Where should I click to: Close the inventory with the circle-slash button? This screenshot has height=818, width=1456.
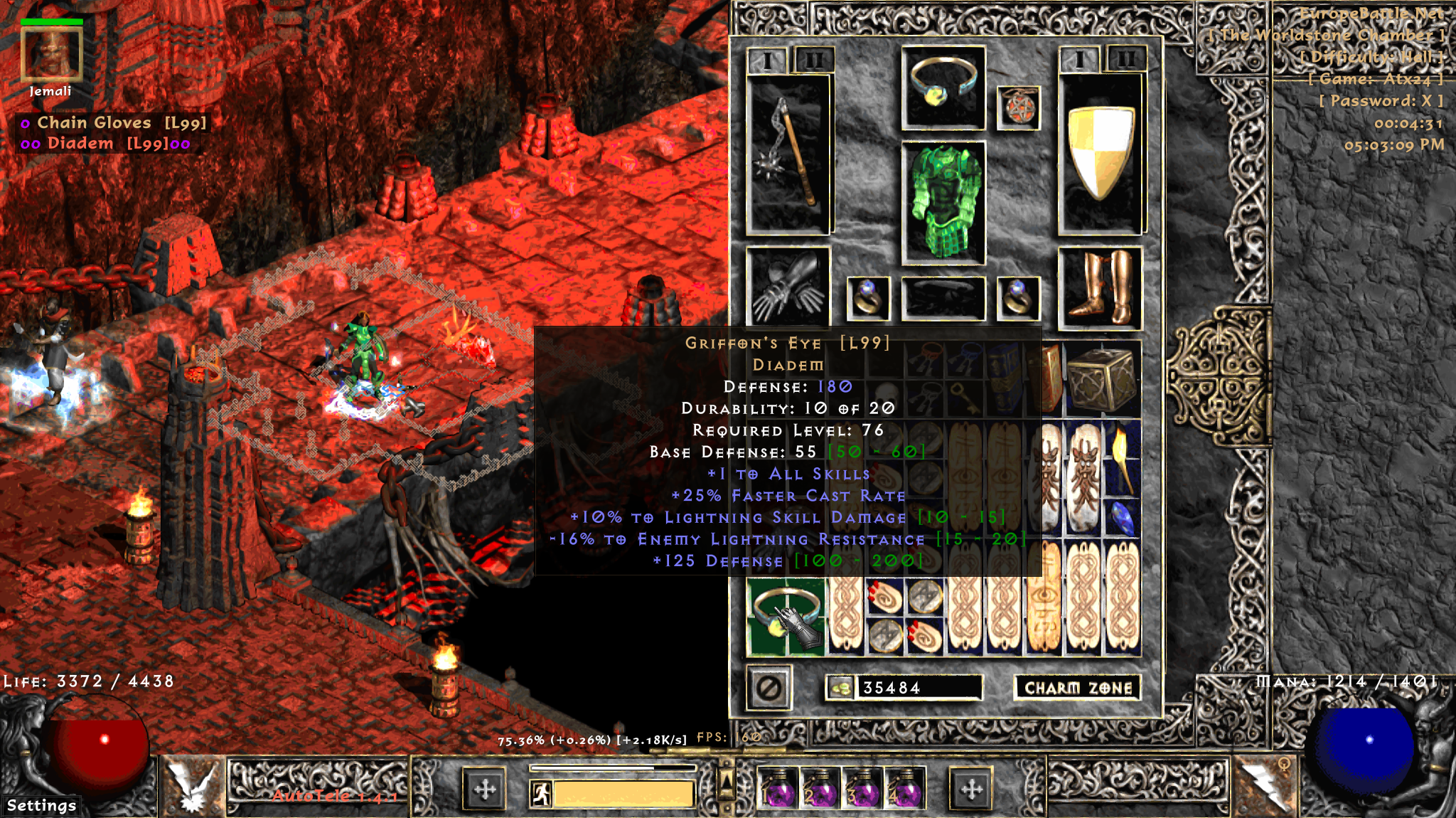(x=769, y=688)
